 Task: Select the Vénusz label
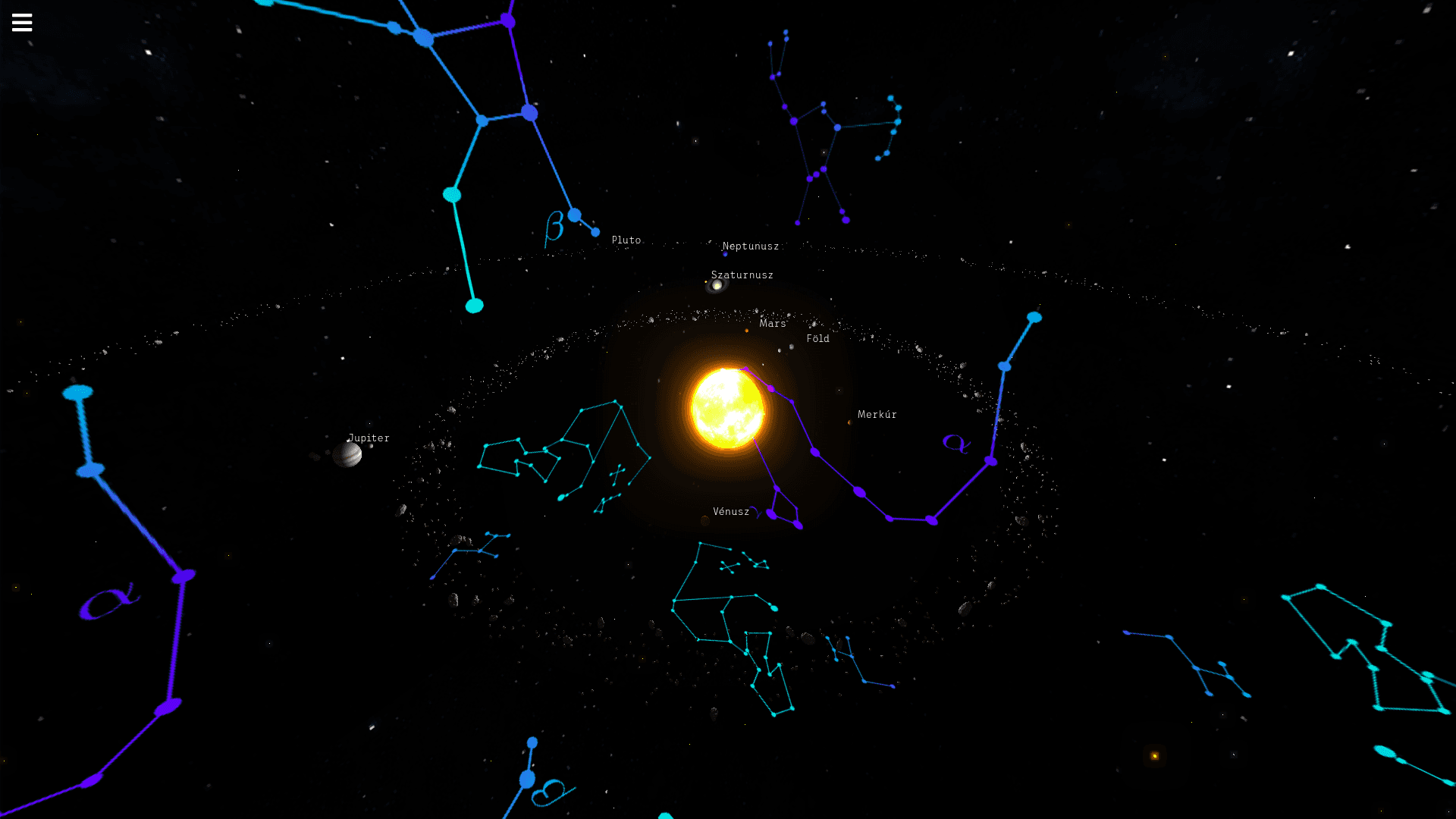(731, 511)
